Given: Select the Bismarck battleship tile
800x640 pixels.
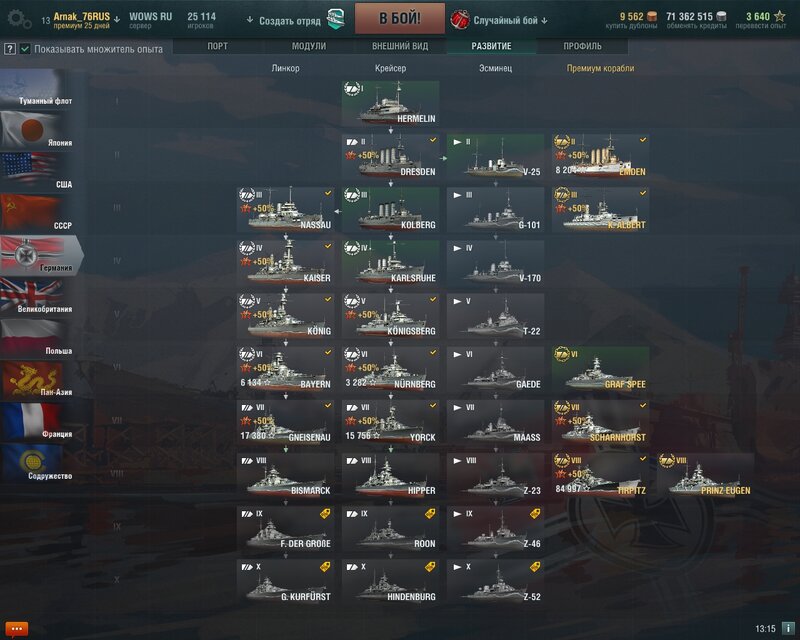Looking at the screenshot, I should pos(286,475).
